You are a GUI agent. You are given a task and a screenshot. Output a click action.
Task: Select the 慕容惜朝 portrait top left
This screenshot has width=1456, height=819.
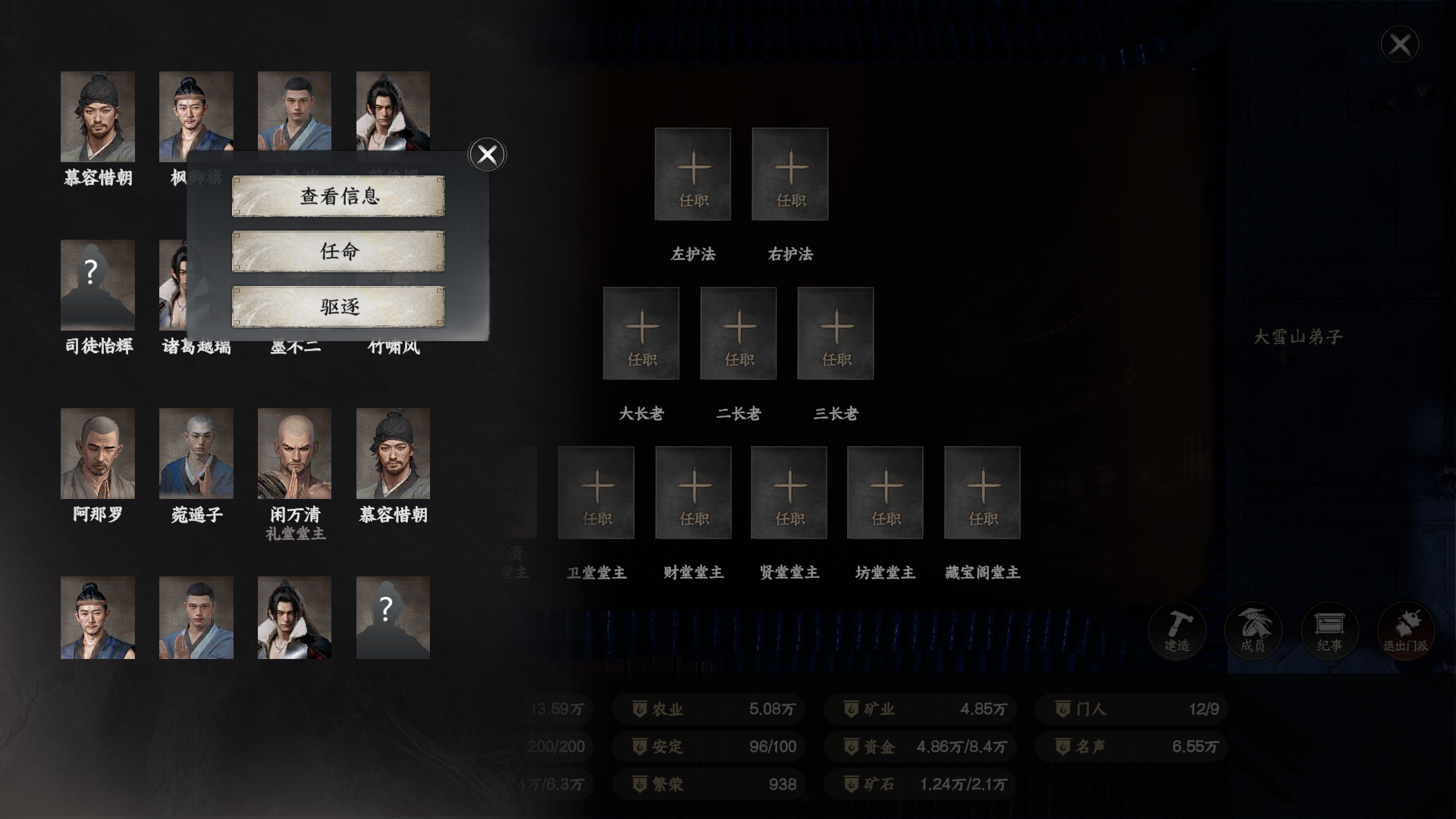click(x=98, y=116)
